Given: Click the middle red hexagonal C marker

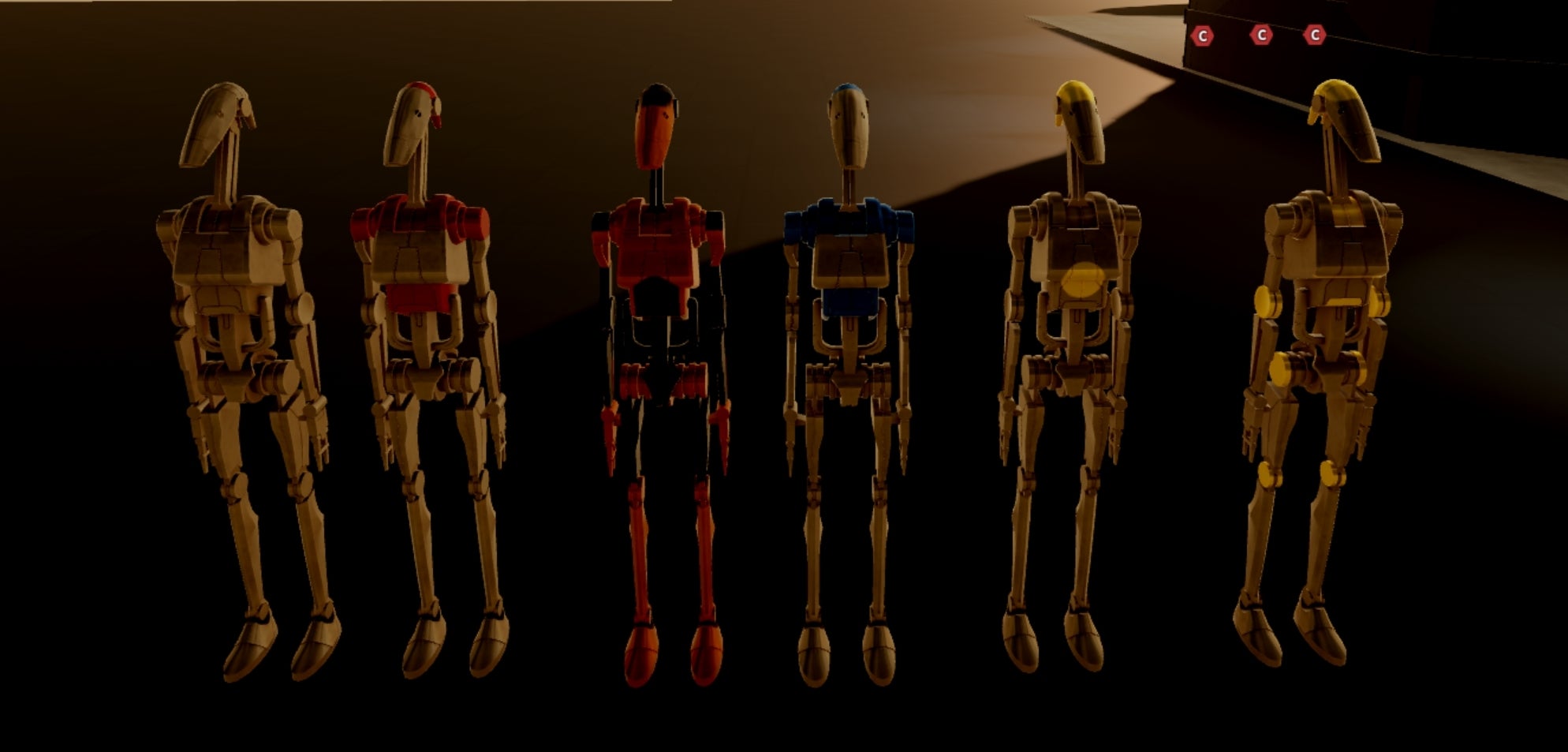Looking at the screenshot, I should [x=1264, y=34].
